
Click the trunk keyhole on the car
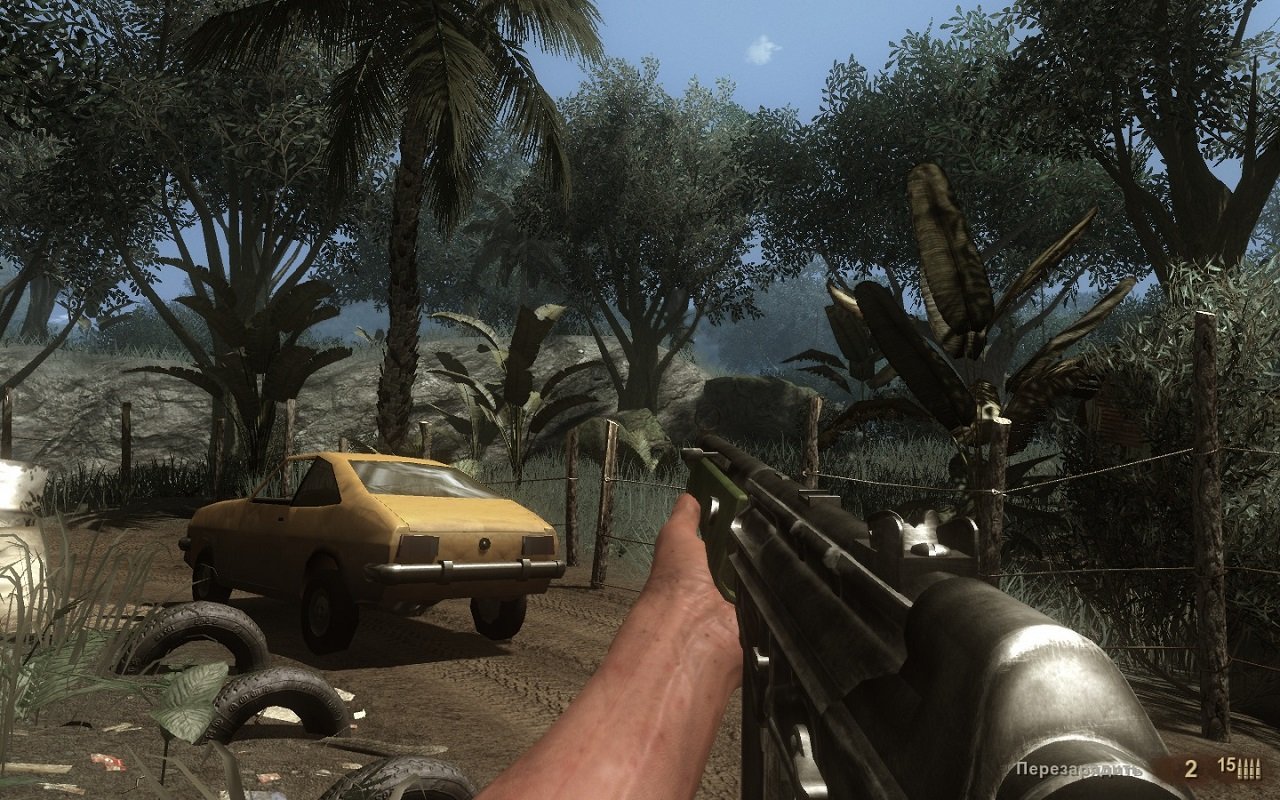(x=485, y=546)
